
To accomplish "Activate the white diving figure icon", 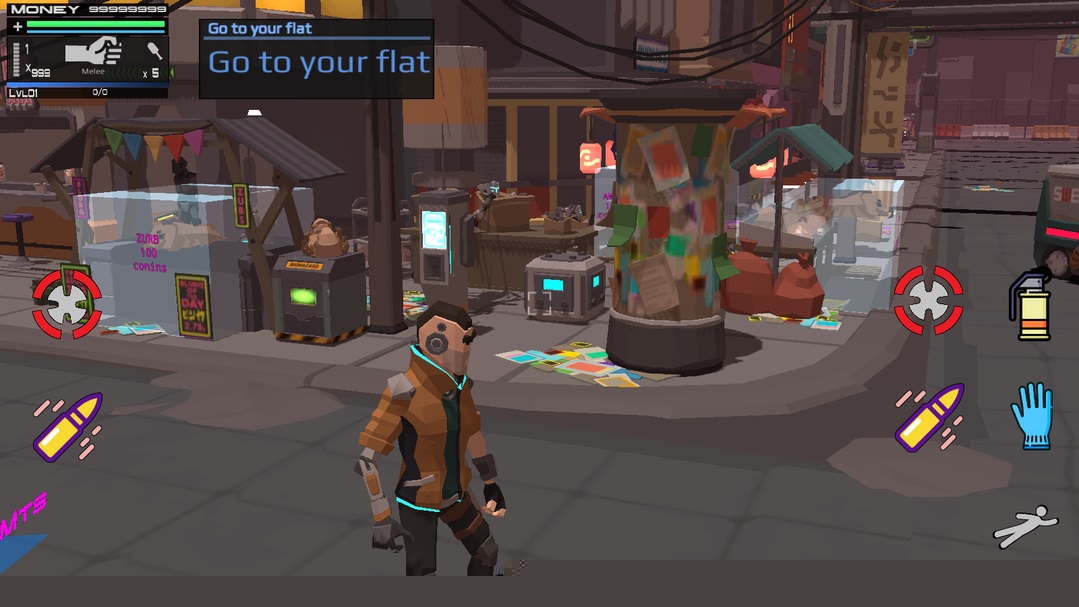I will [x=1026, y=525].
